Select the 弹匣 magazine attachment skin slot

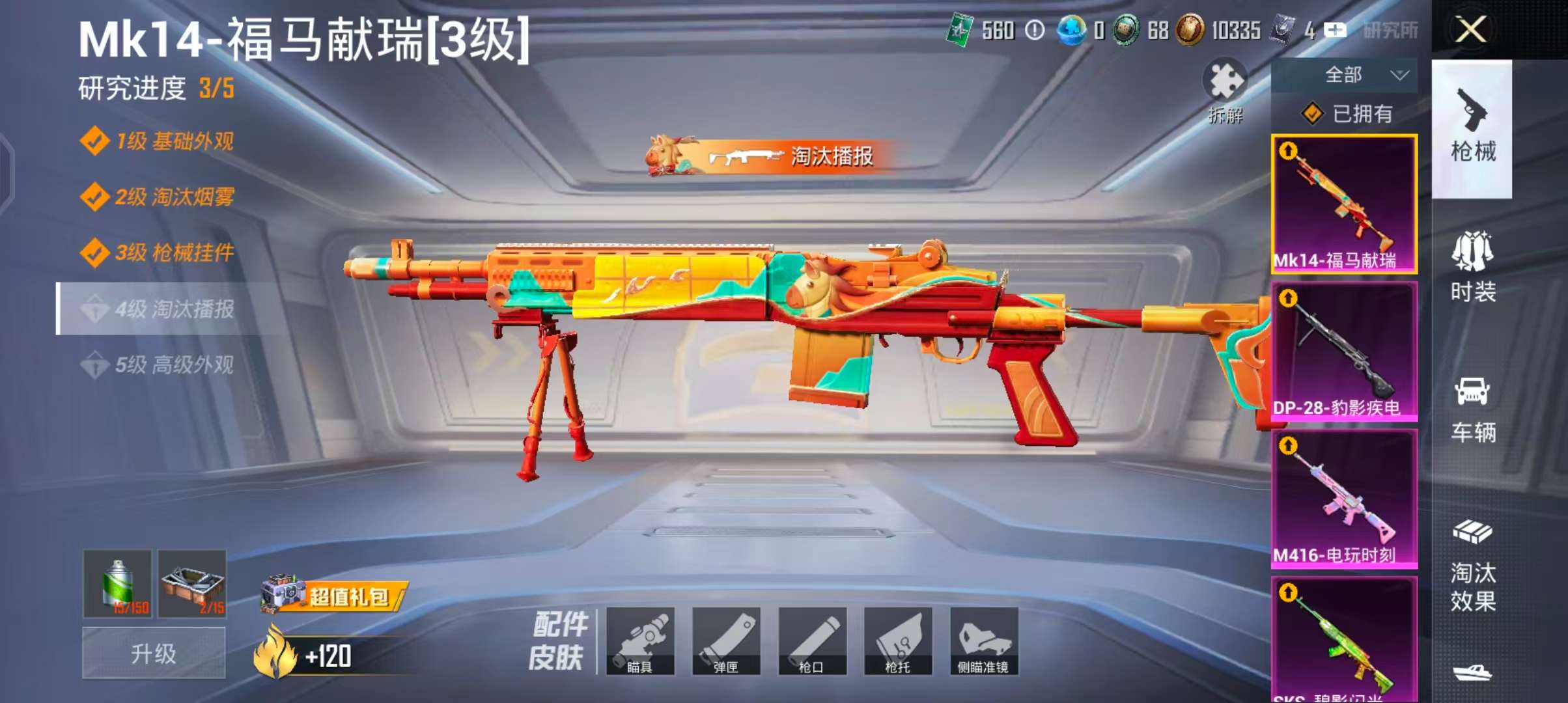726,641
